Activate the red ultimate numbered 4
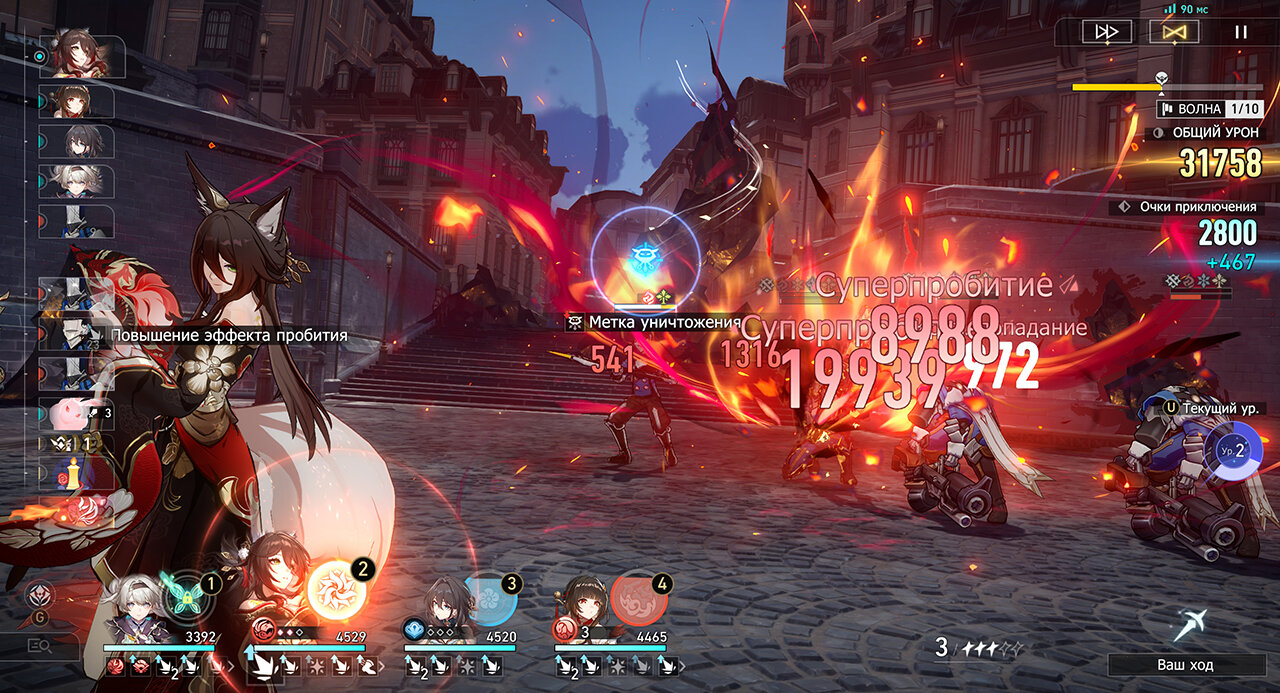The height and width of the screenshot is (693, 1280). click(639, 598)
